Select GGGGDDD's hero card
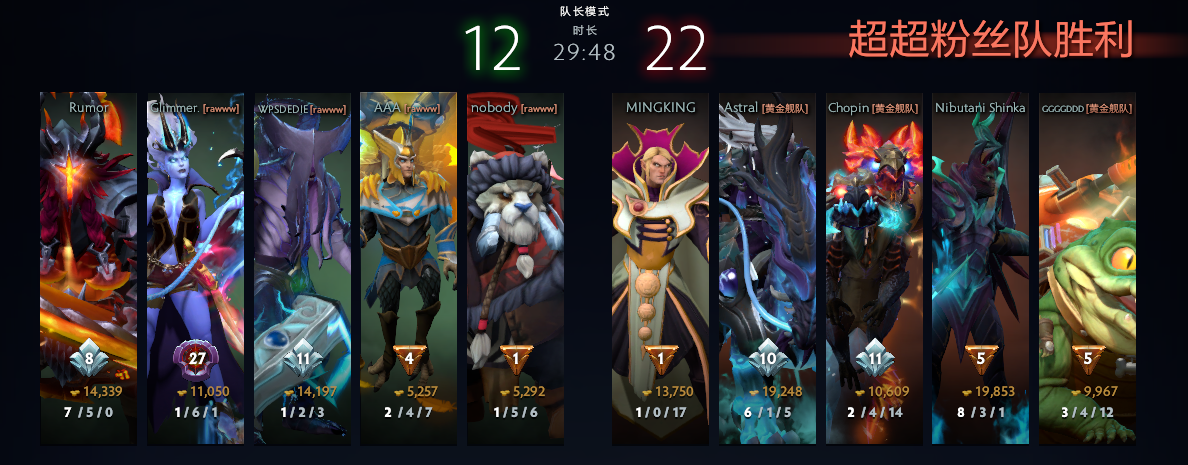The image size is (1188, 465). click(x=1087, y=250)
